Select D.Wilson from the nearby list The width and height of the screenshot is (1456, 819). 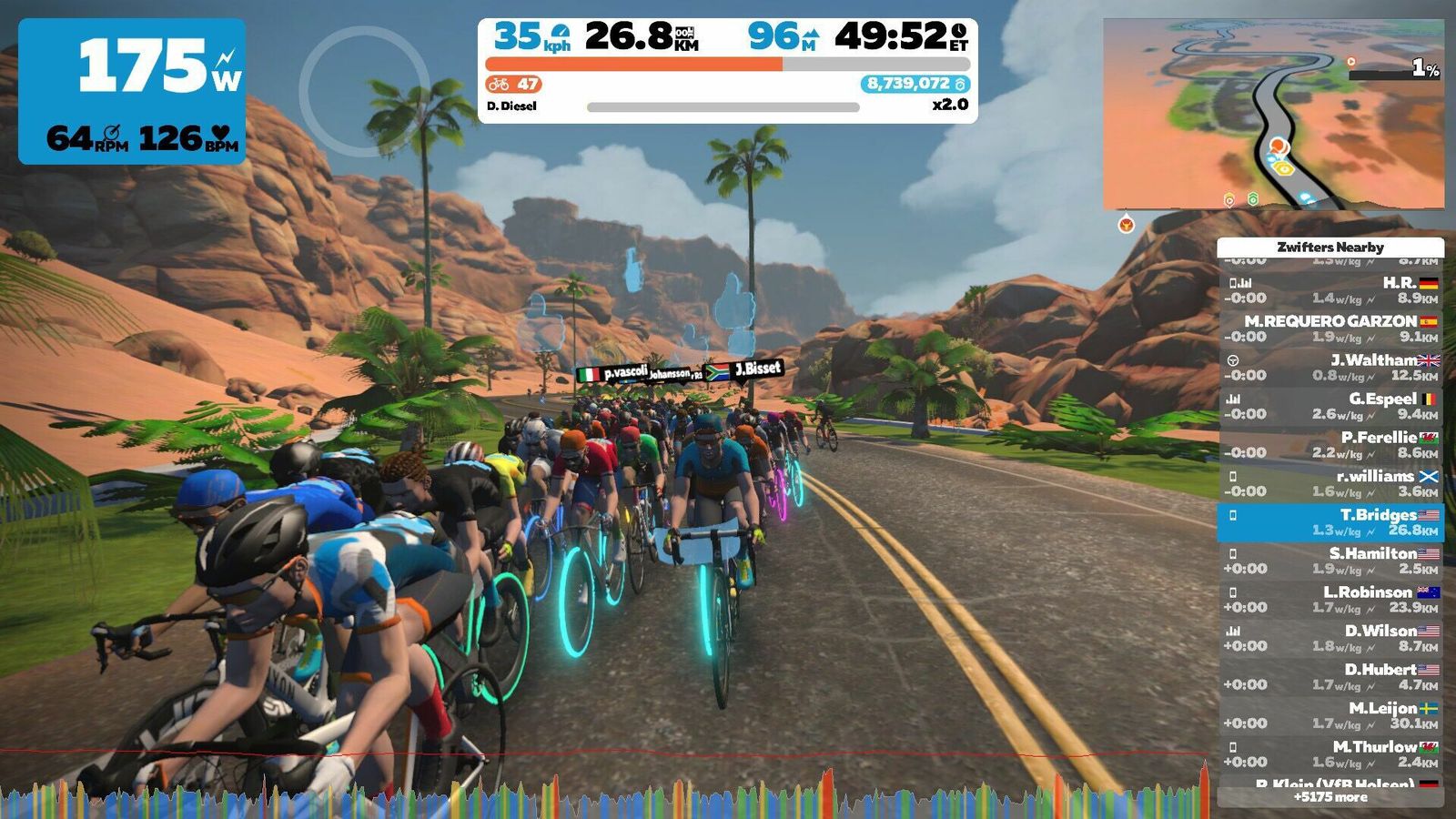[x=1330, y=638]
